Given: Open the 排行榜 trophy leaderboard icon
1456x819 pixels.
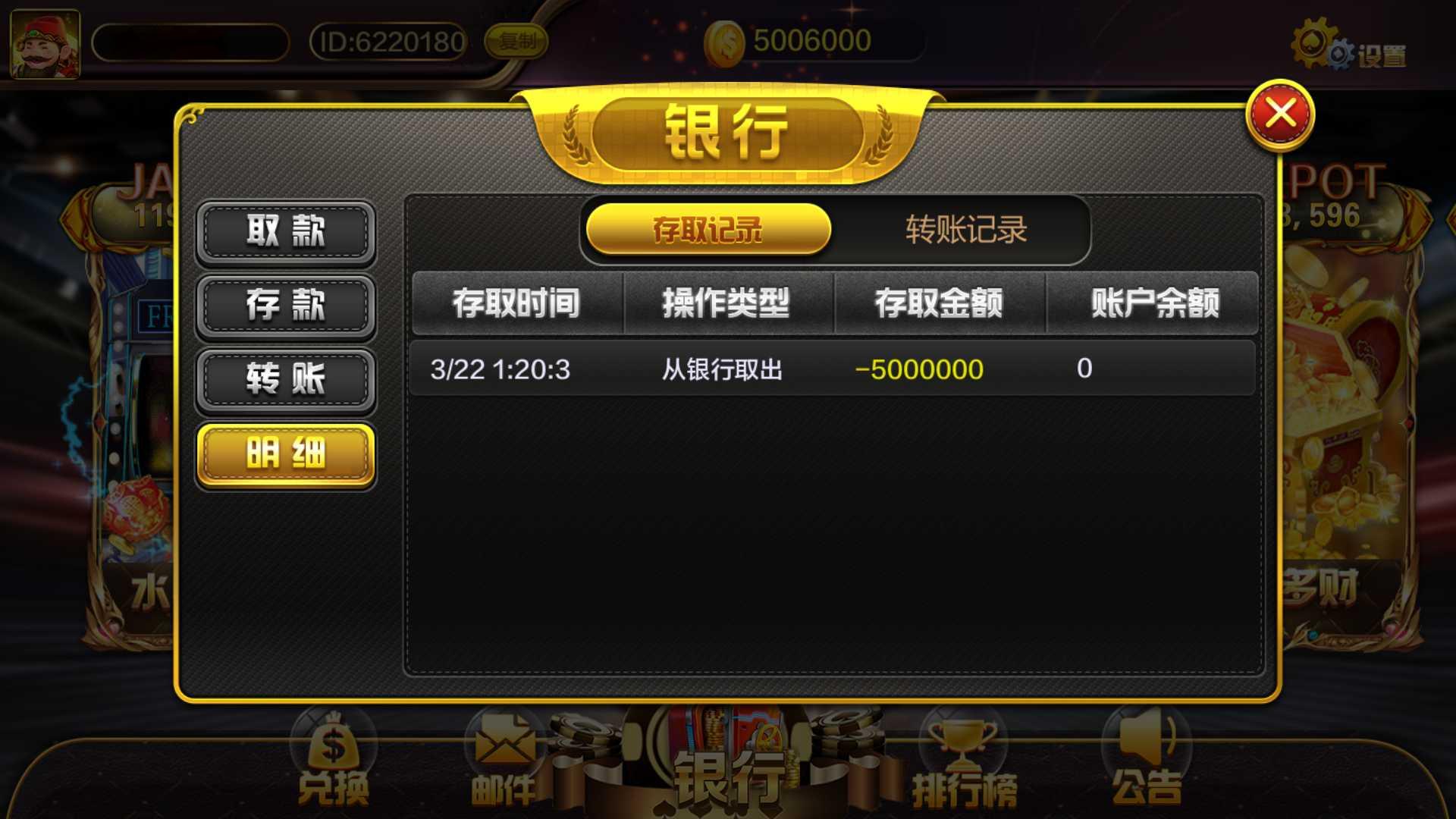Looking at the screenshot, I should click(962, 751).
